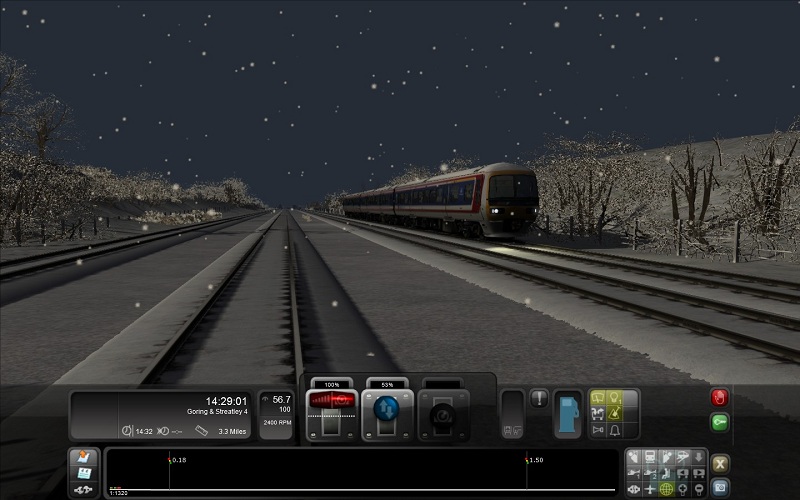800x500 pixels.
Task: Acknowledge the exclamation mark alert button
Action: [539, 399]
